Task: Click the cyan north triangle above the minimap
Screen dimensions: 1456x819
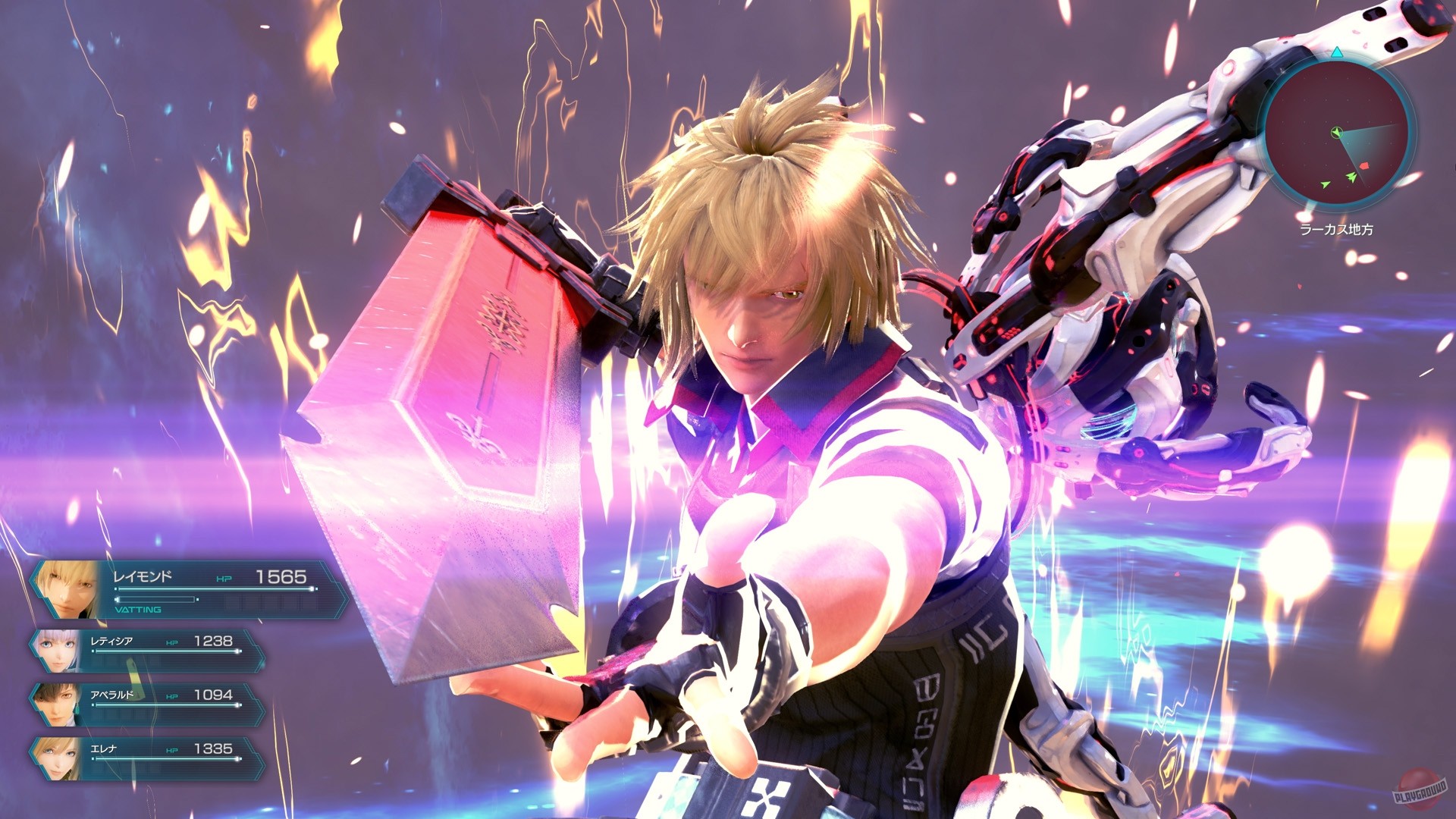Action: [1337, 53]
